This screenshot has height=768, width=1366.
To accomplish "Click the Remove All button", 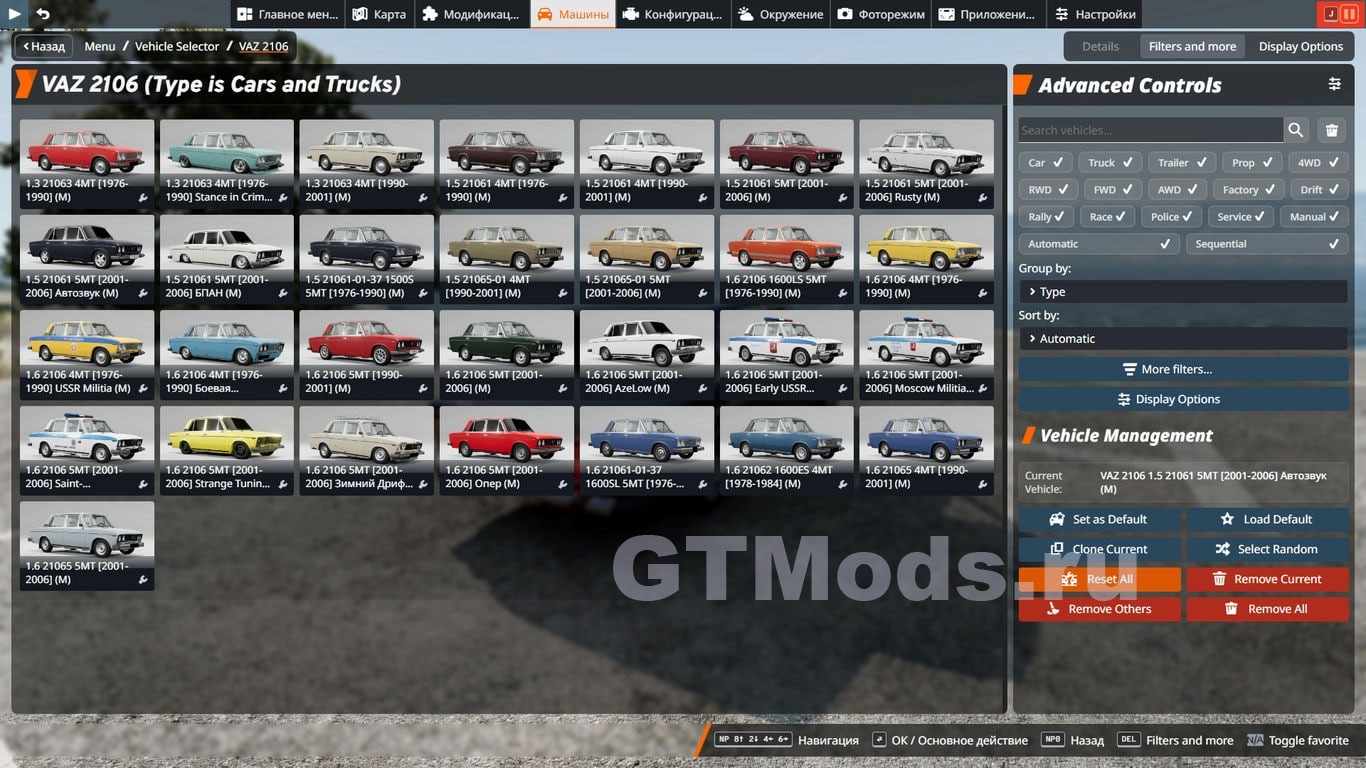I will pyautogui.click(x=1267, y=609).
